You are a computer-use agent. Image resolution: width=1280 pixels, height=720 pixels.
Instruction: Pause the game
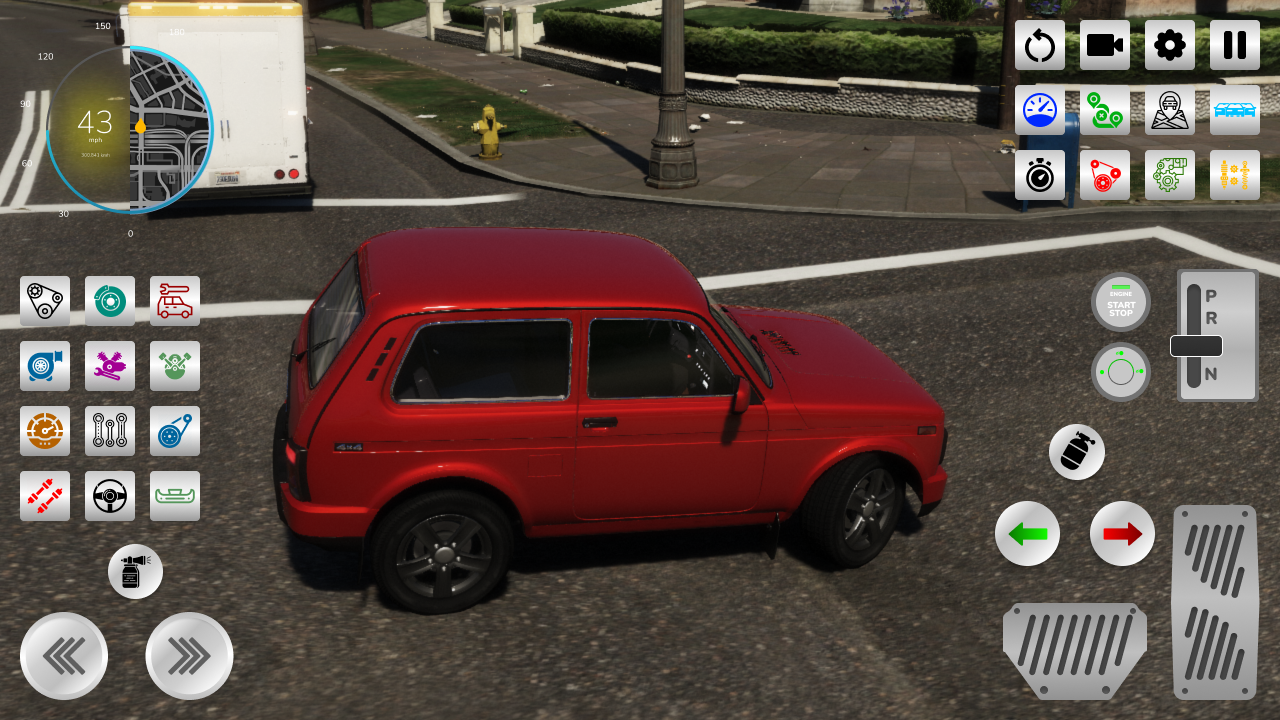[1234, 46]
